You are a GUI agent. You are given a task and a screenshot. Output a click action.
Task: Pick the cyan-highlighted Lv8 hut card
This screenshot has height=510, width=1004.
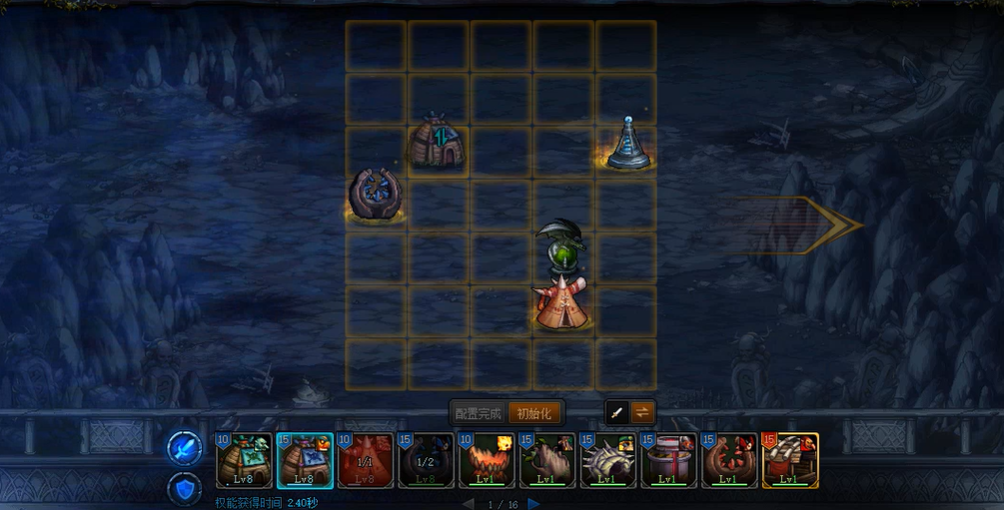[305, 460]
